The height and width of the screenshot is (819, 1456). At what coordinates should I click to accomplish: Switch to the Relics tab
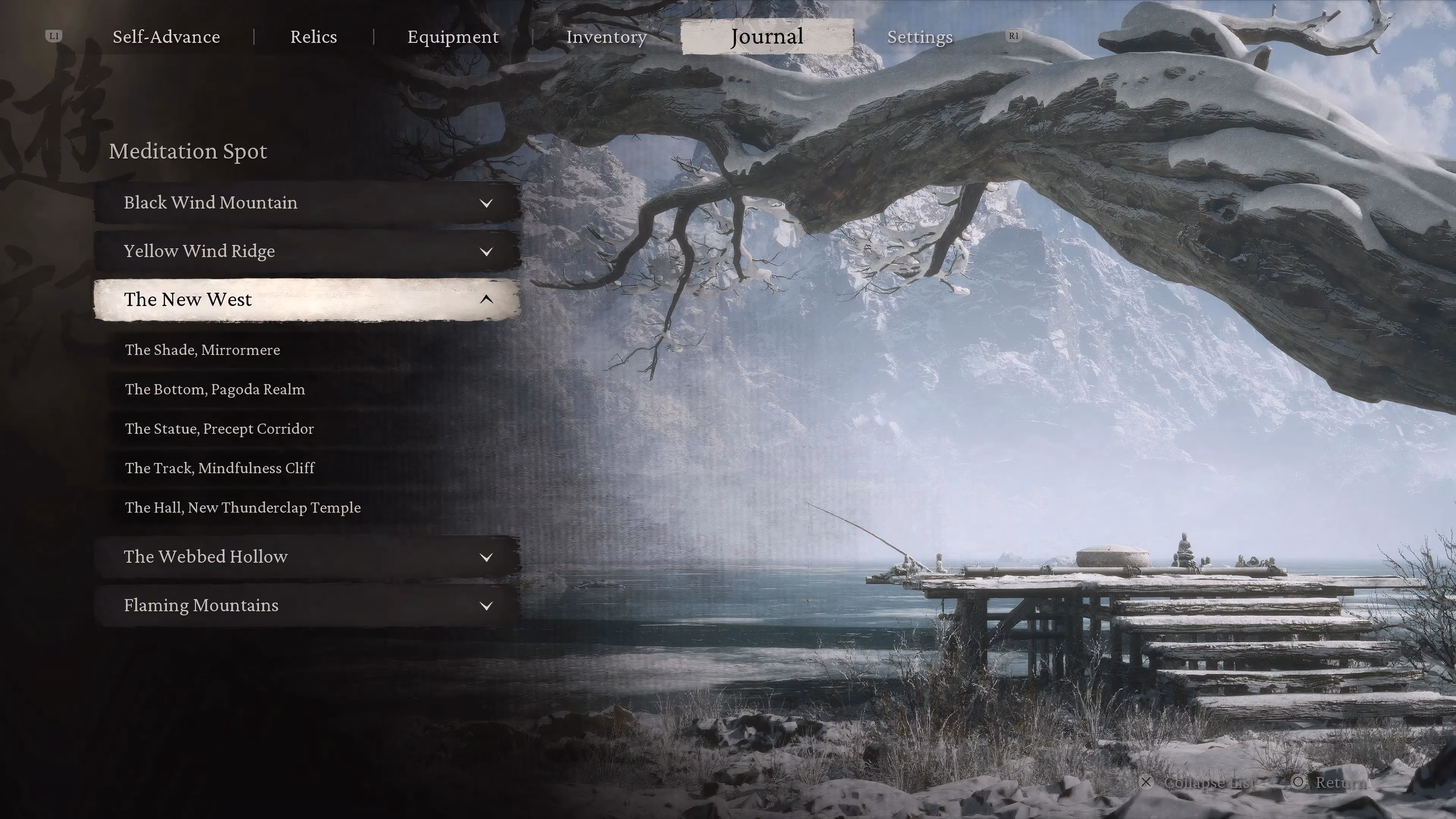click(313, 36)
